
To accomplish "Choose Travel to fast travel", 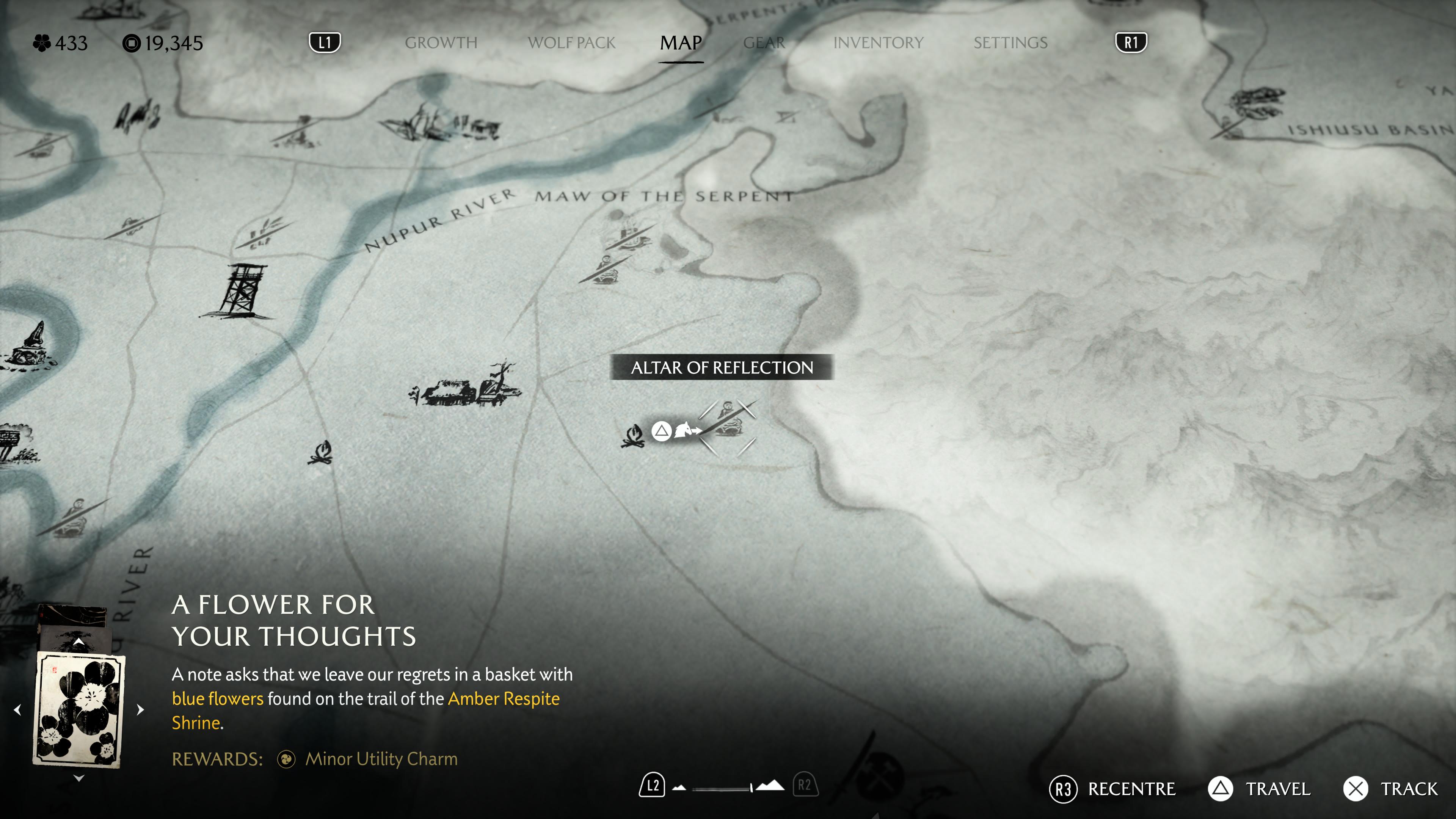I will click(x=1259, y=789).
